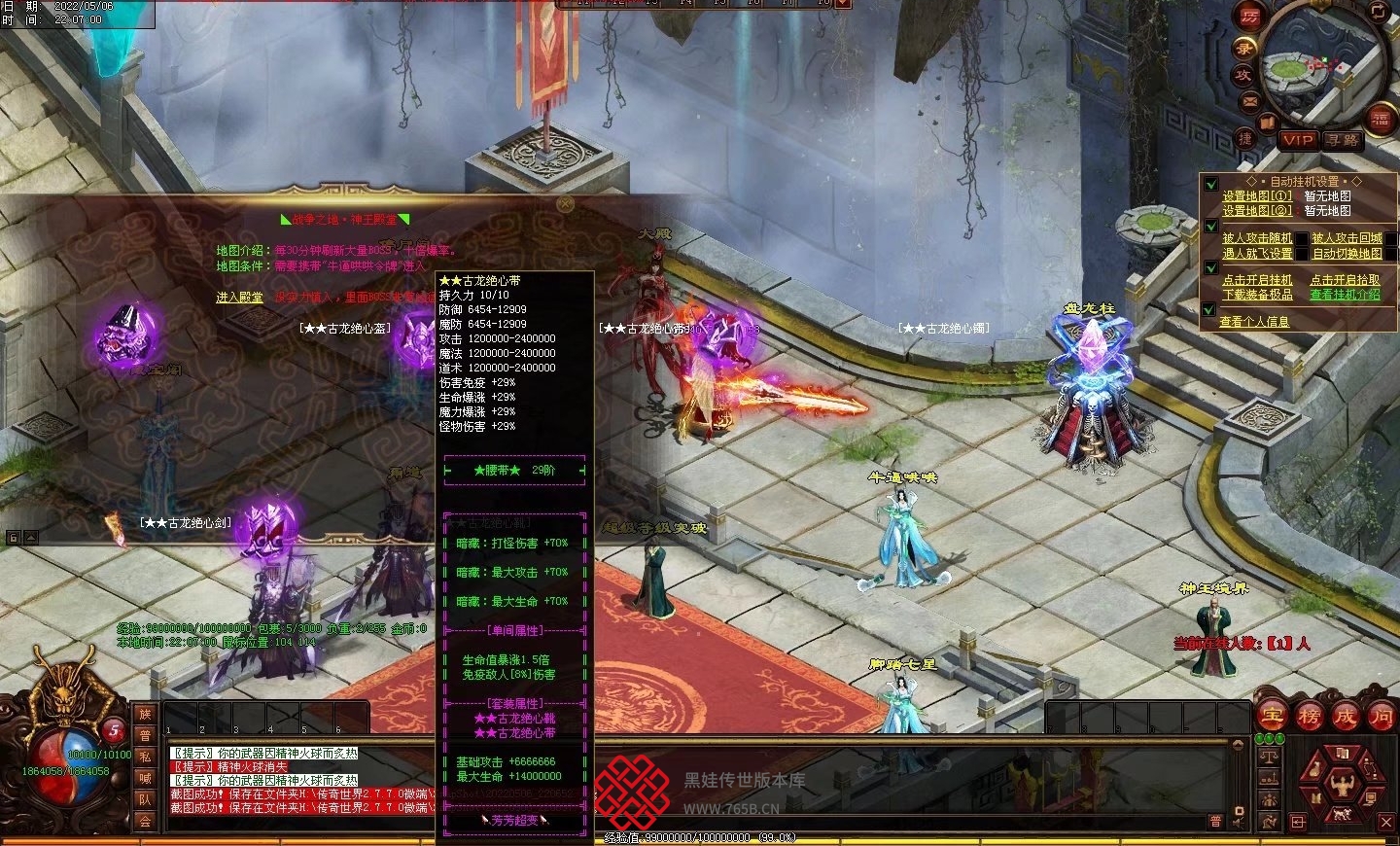Click the 寻路 pathfinding button
1400x846 pixels.
1343,140
